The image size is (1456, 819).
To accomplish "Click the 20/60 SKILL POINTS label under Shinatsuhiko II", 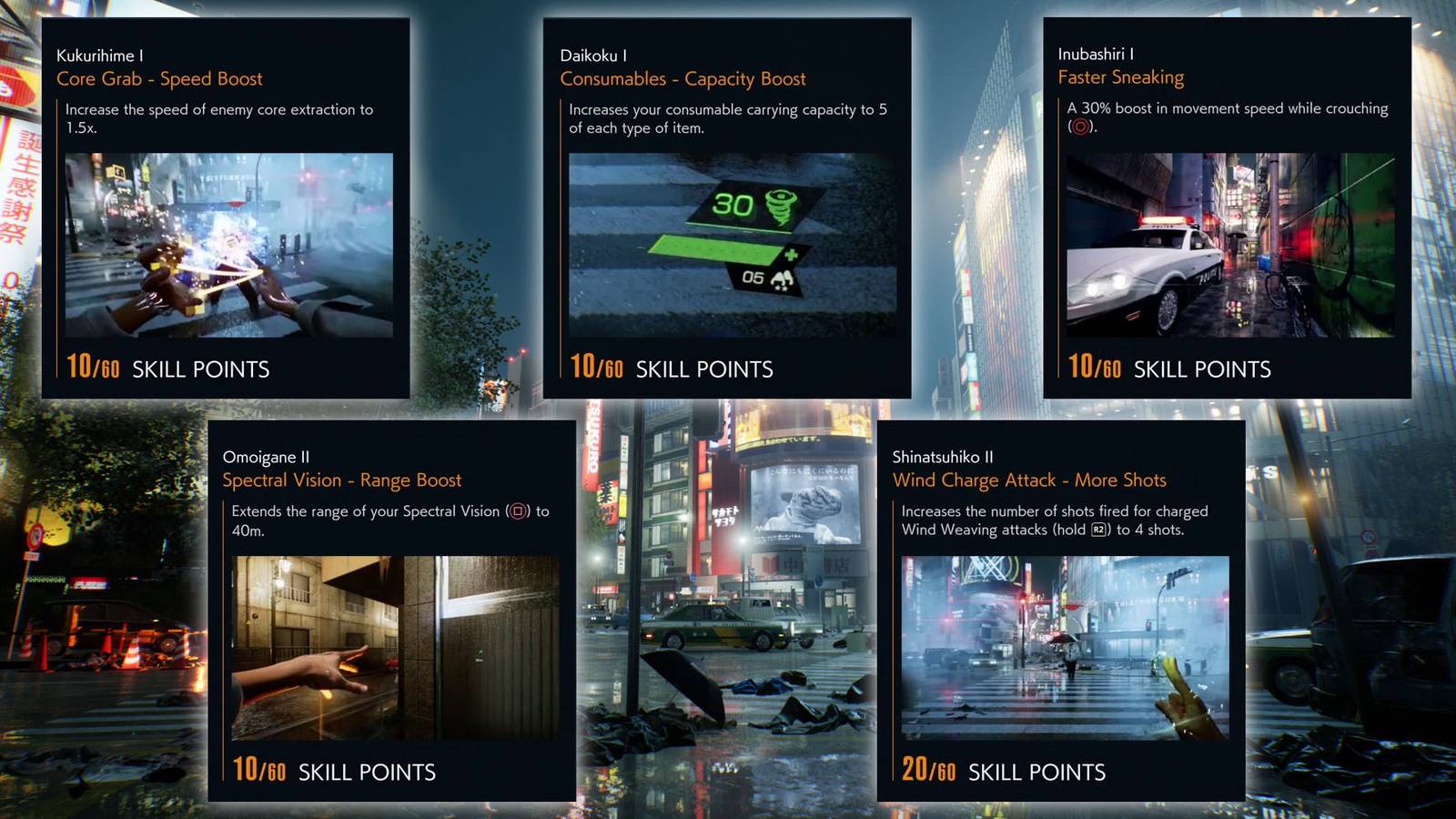I will (x=1003, y=772).
